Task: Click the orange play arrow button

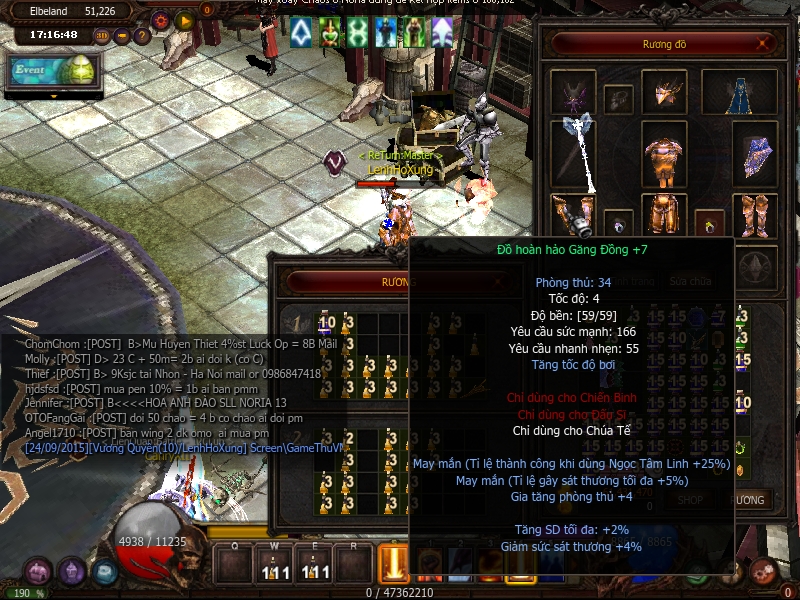Action: (x=184, y=19)
